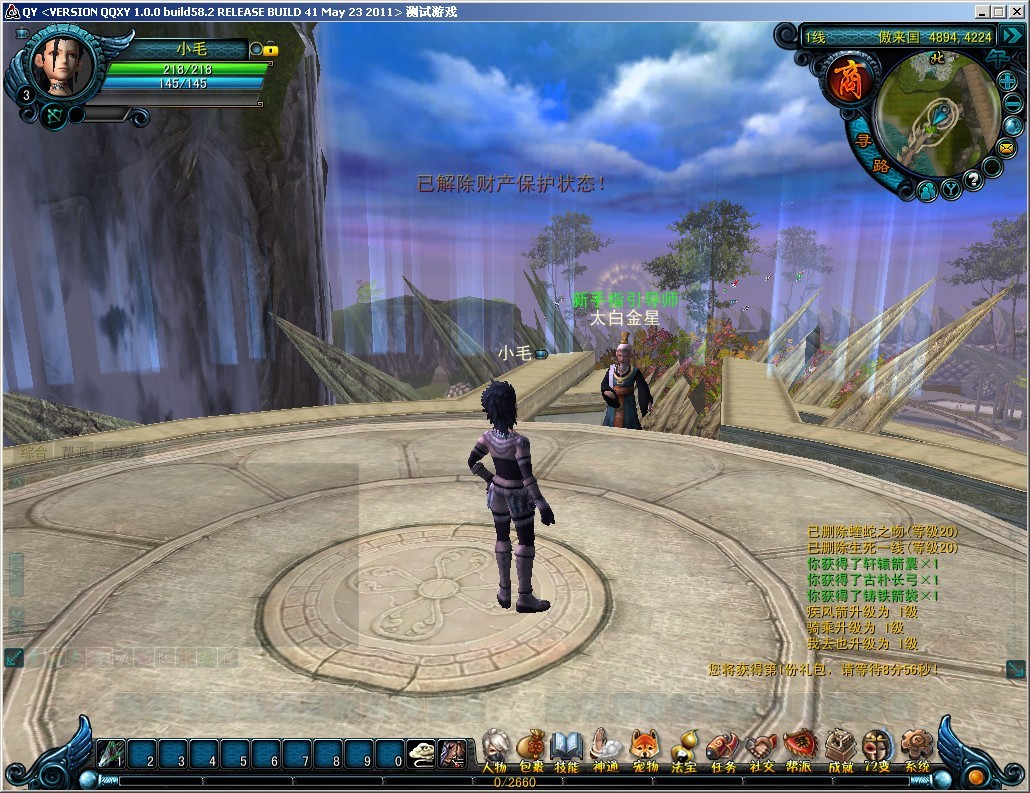Open the 神通 menu
Viewport: 1030px width, 793px height.
click(x=606, y=749)
